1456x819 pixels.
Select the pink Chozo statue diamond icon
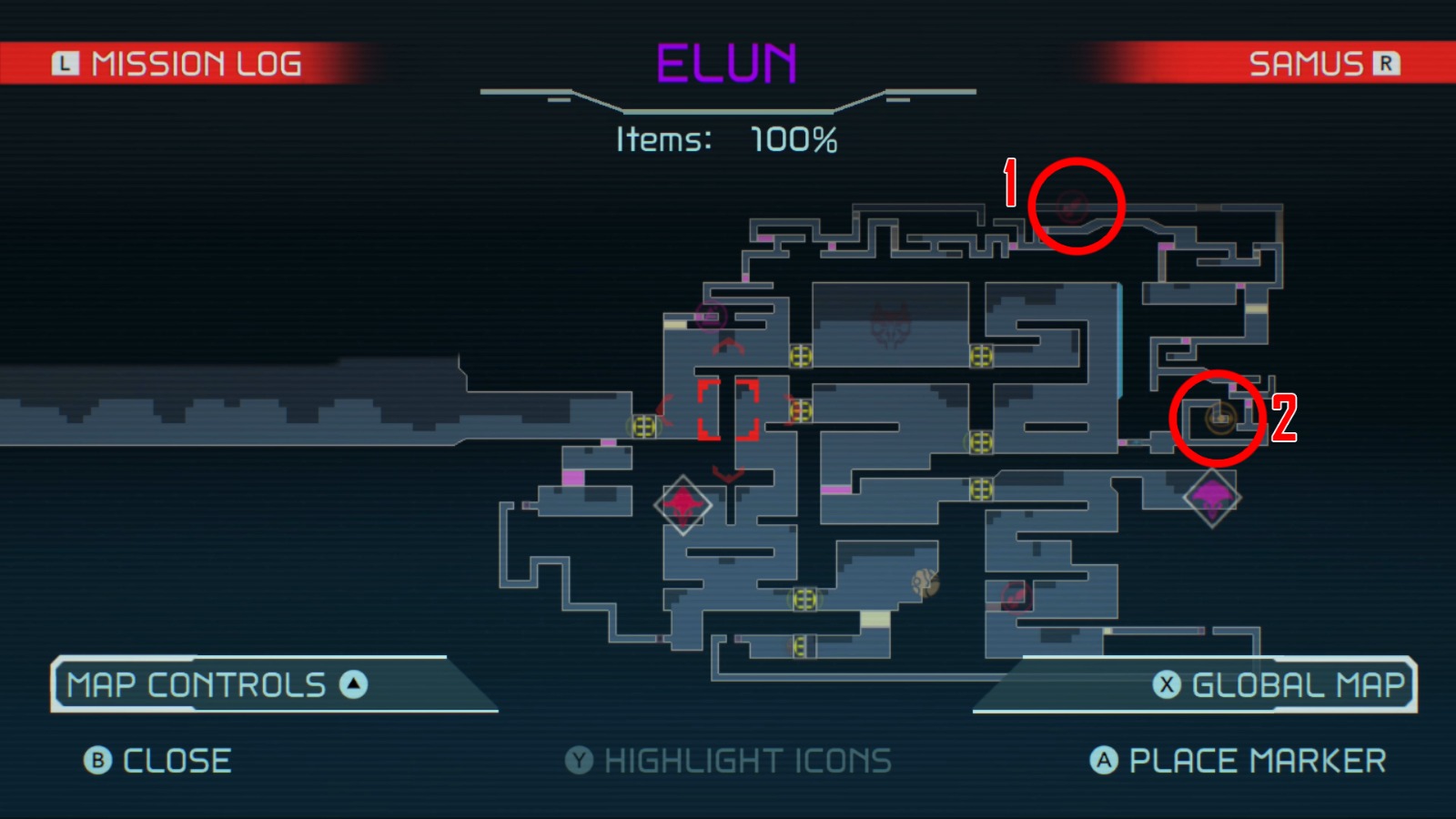[682, 504]
